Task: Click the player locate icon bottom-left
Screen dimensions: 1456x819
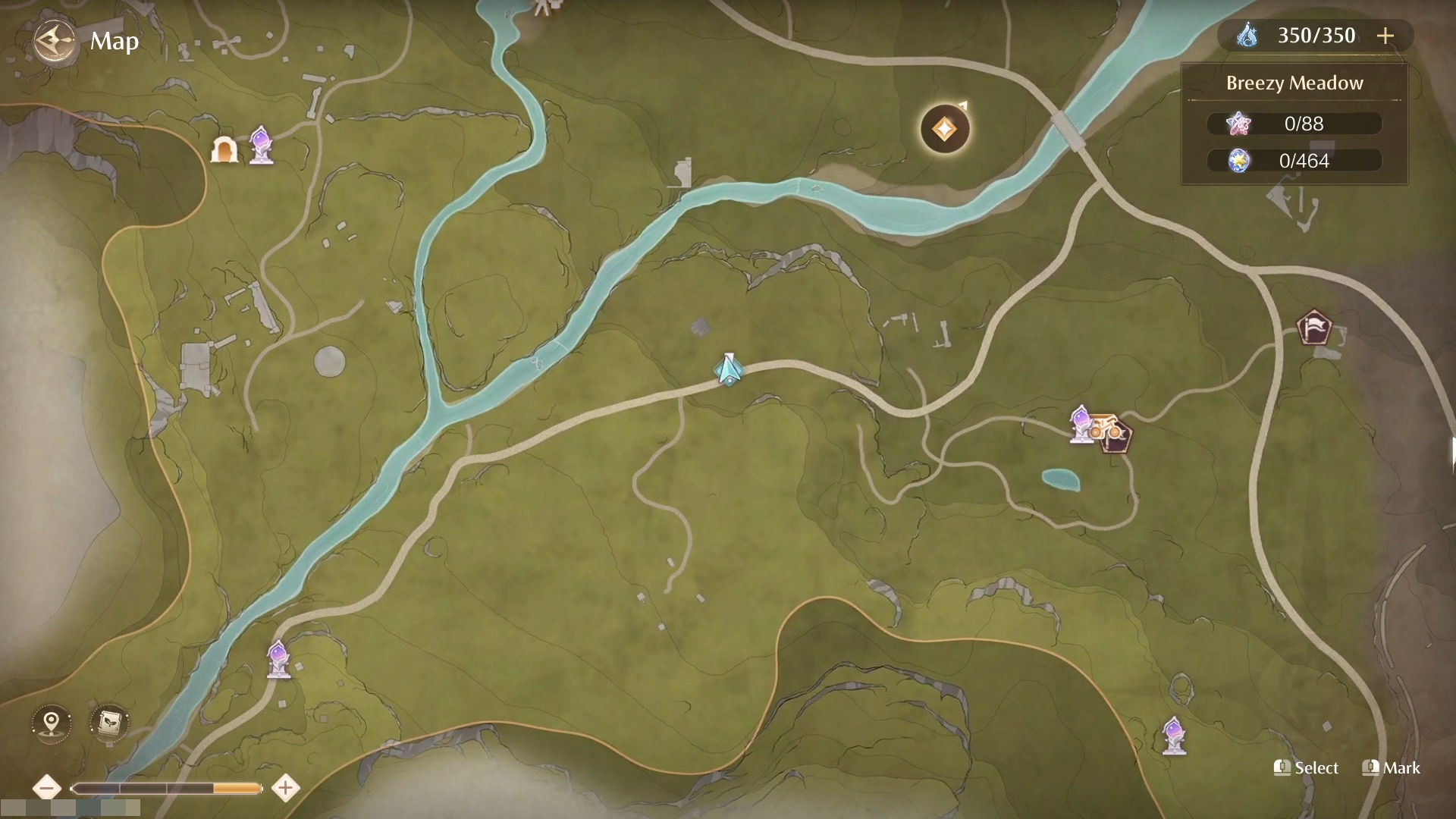Action: tap(50, 723)
